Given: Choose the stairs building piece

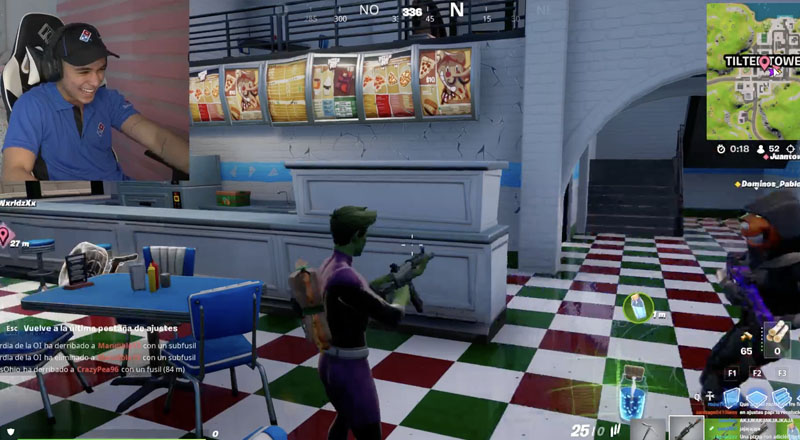Looking at the screenshot, I should pyautogui.click(x=783, y=395).
